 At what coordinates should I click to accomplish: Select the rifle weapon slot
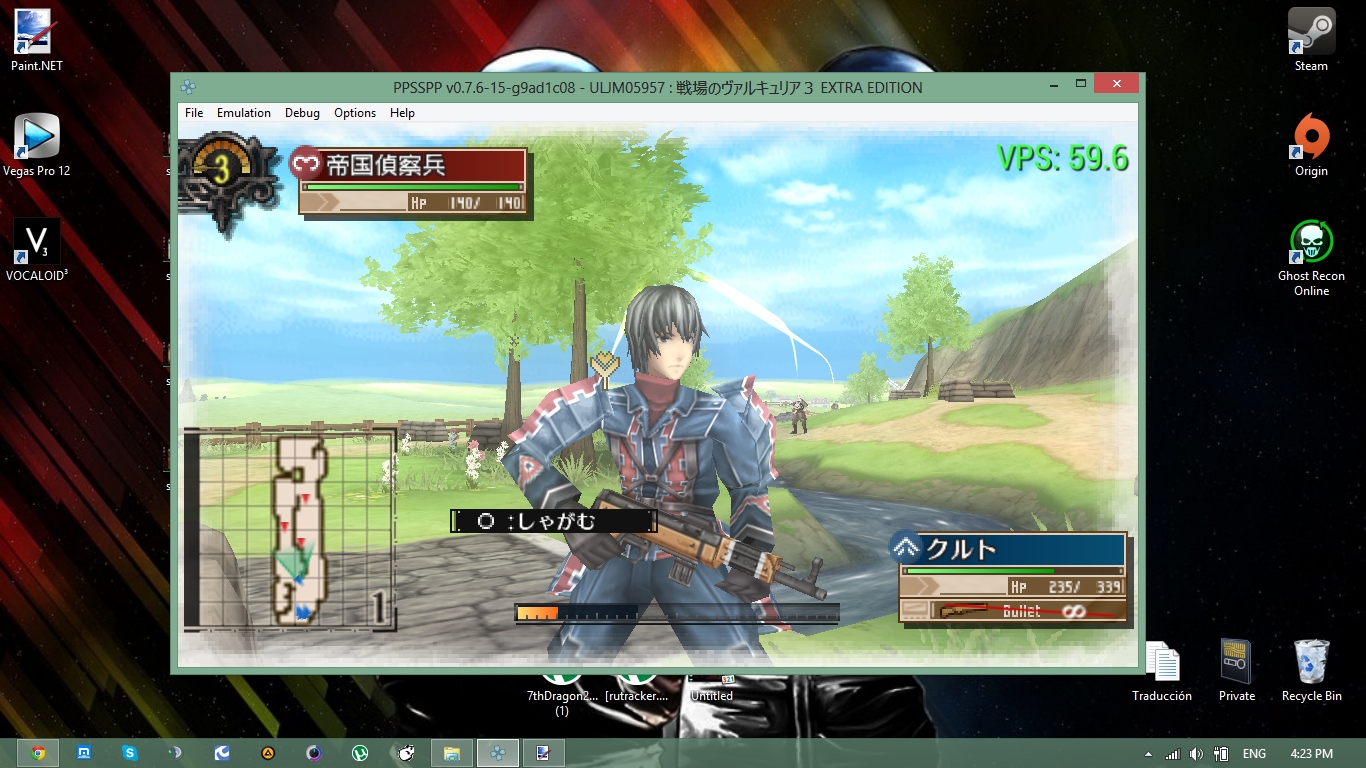coord(1014,610)
